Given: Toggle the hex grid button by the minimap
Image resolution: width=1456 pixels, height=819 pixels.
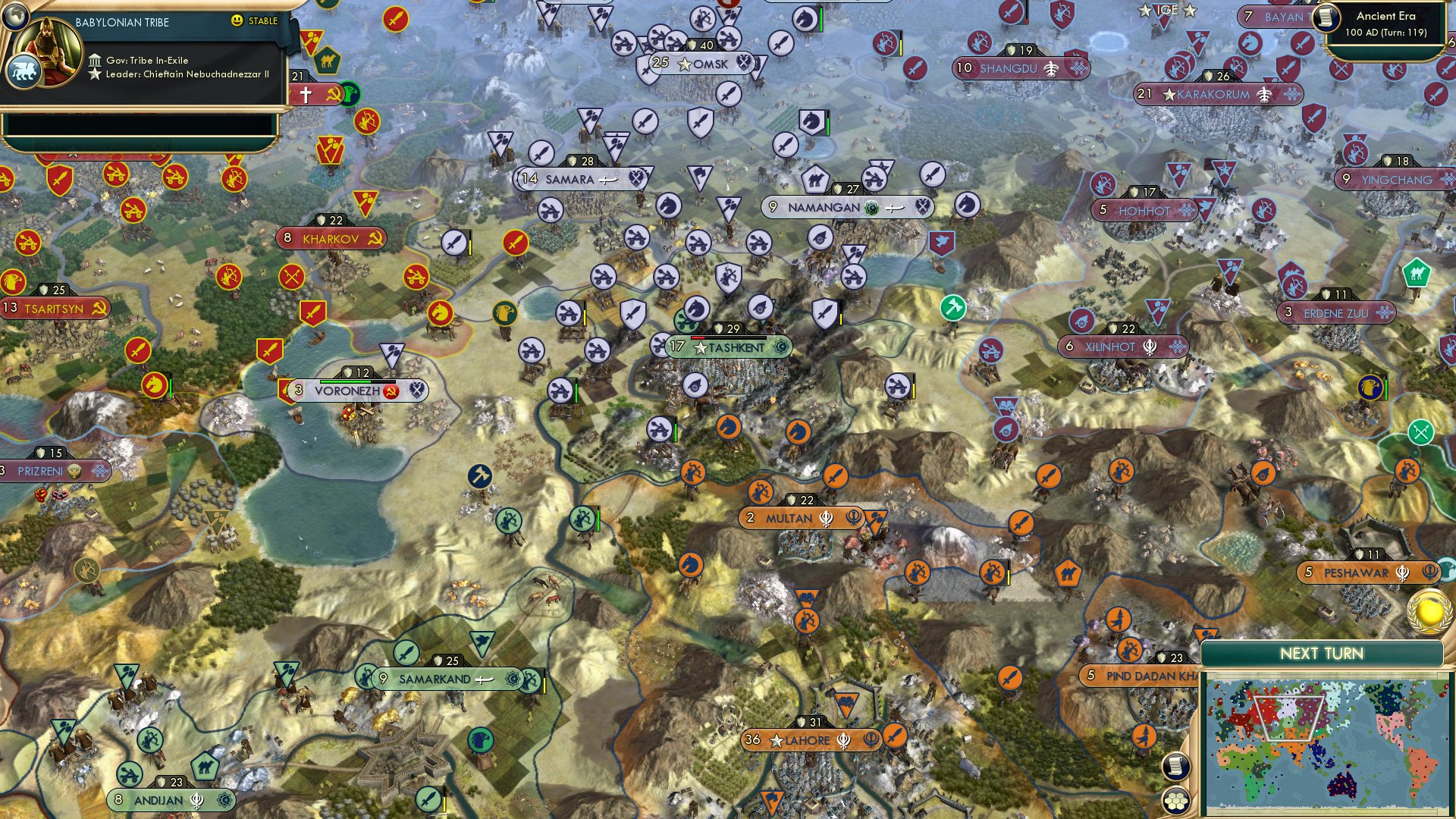Looking at the screenshot, I should pos(1175,801).
